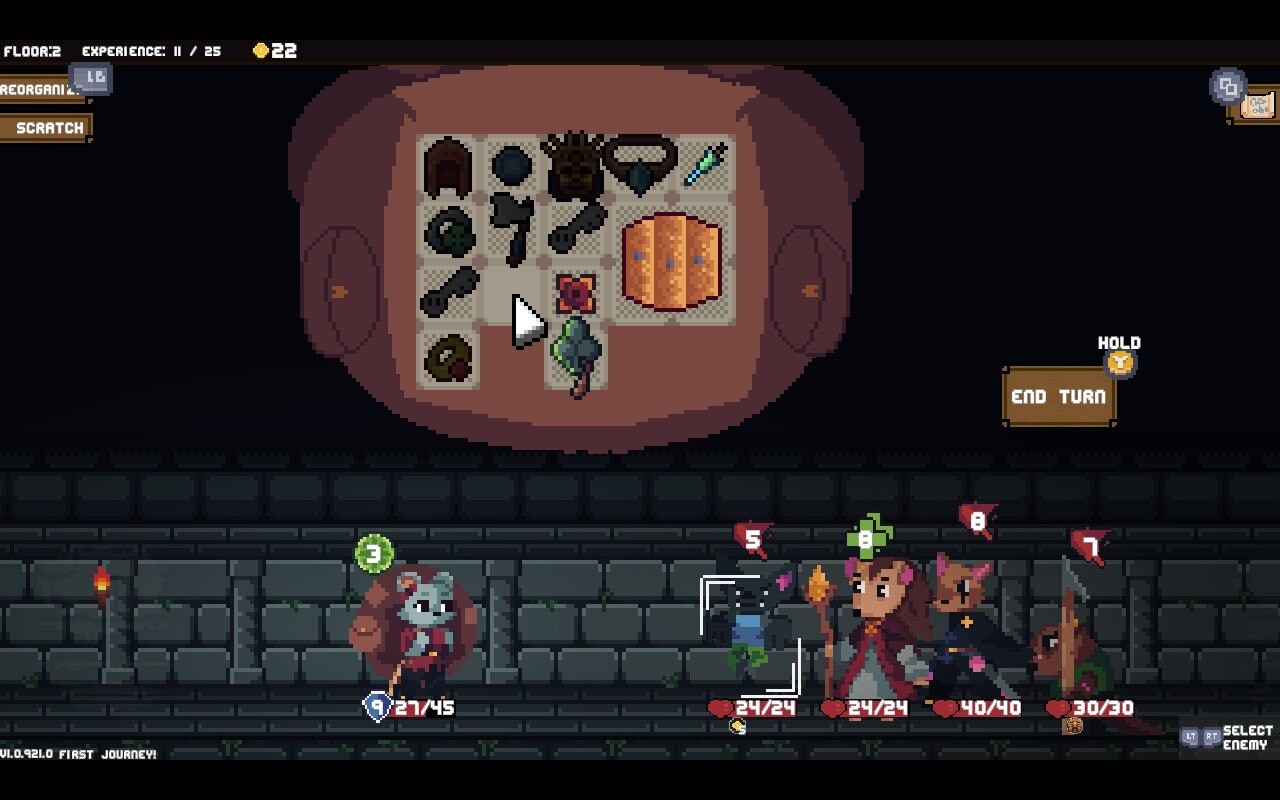The image size is (1280, 800).
Task: Click the End Turn button
Action: (x=1058, y=397)
